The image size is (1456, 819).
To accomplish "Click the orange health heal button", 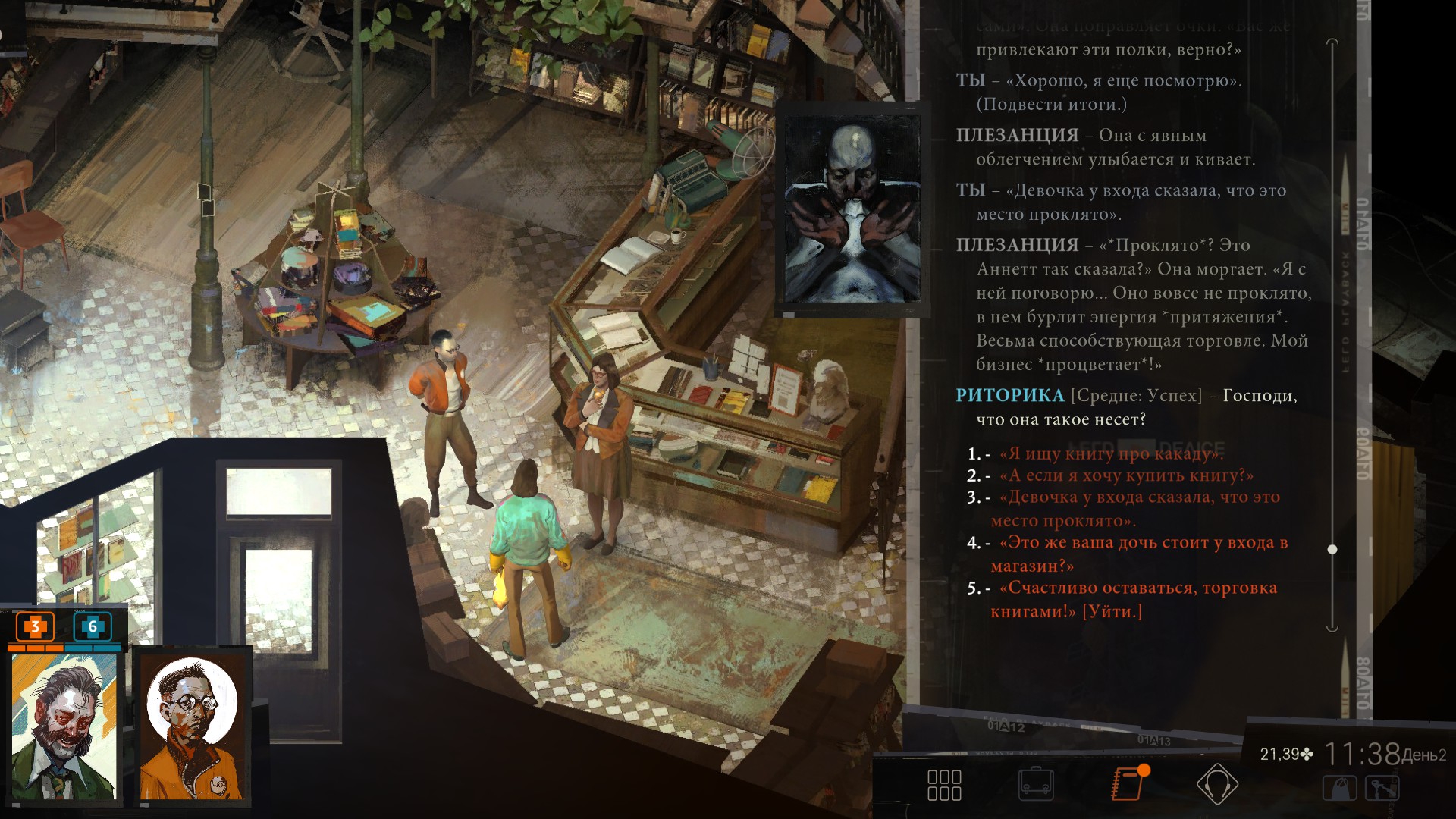I will click(35, 627).
